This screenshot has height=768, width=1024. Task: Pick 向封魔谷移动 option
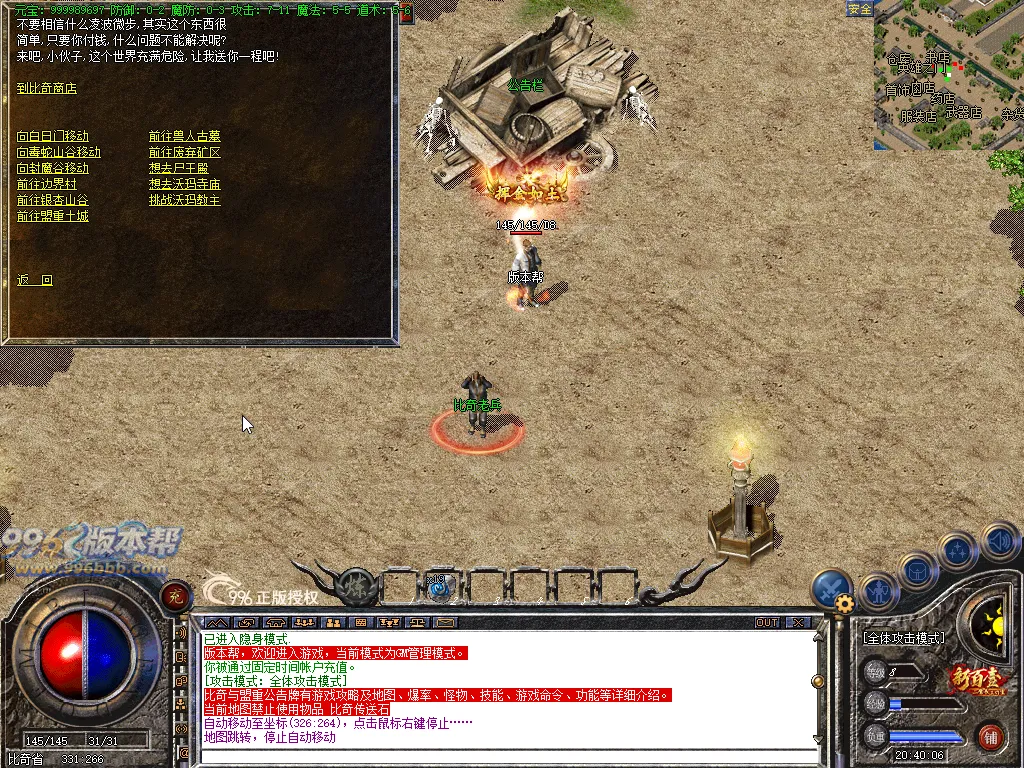53,168
